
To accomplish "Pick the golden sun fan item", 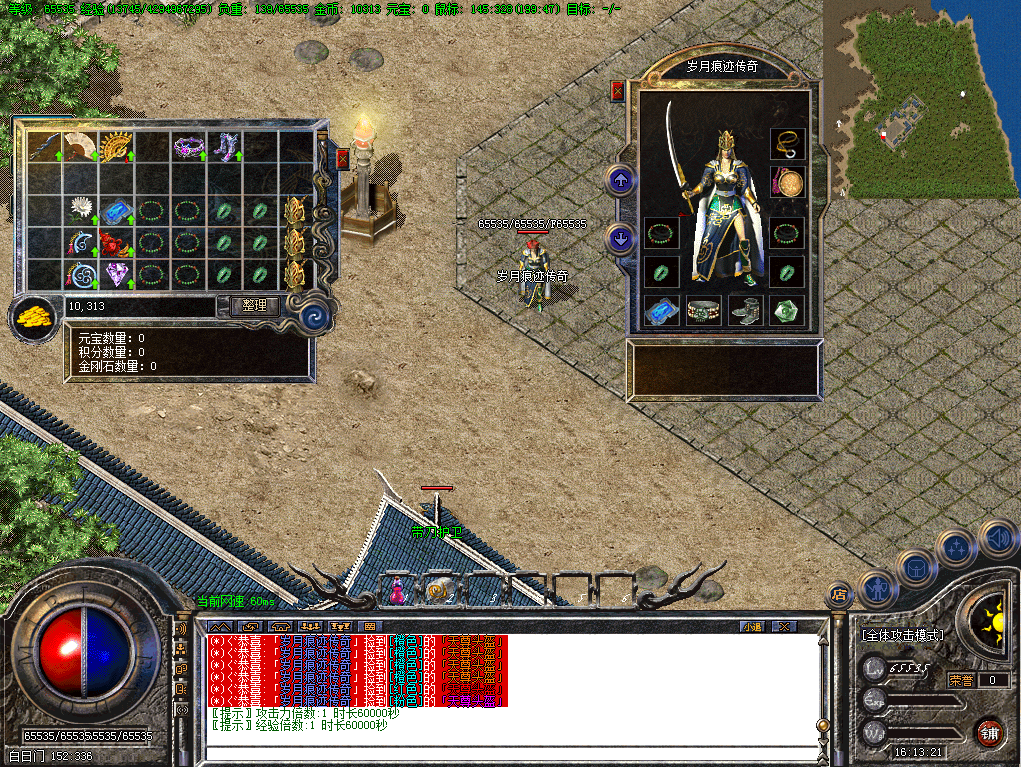I will tap(116, 147).
